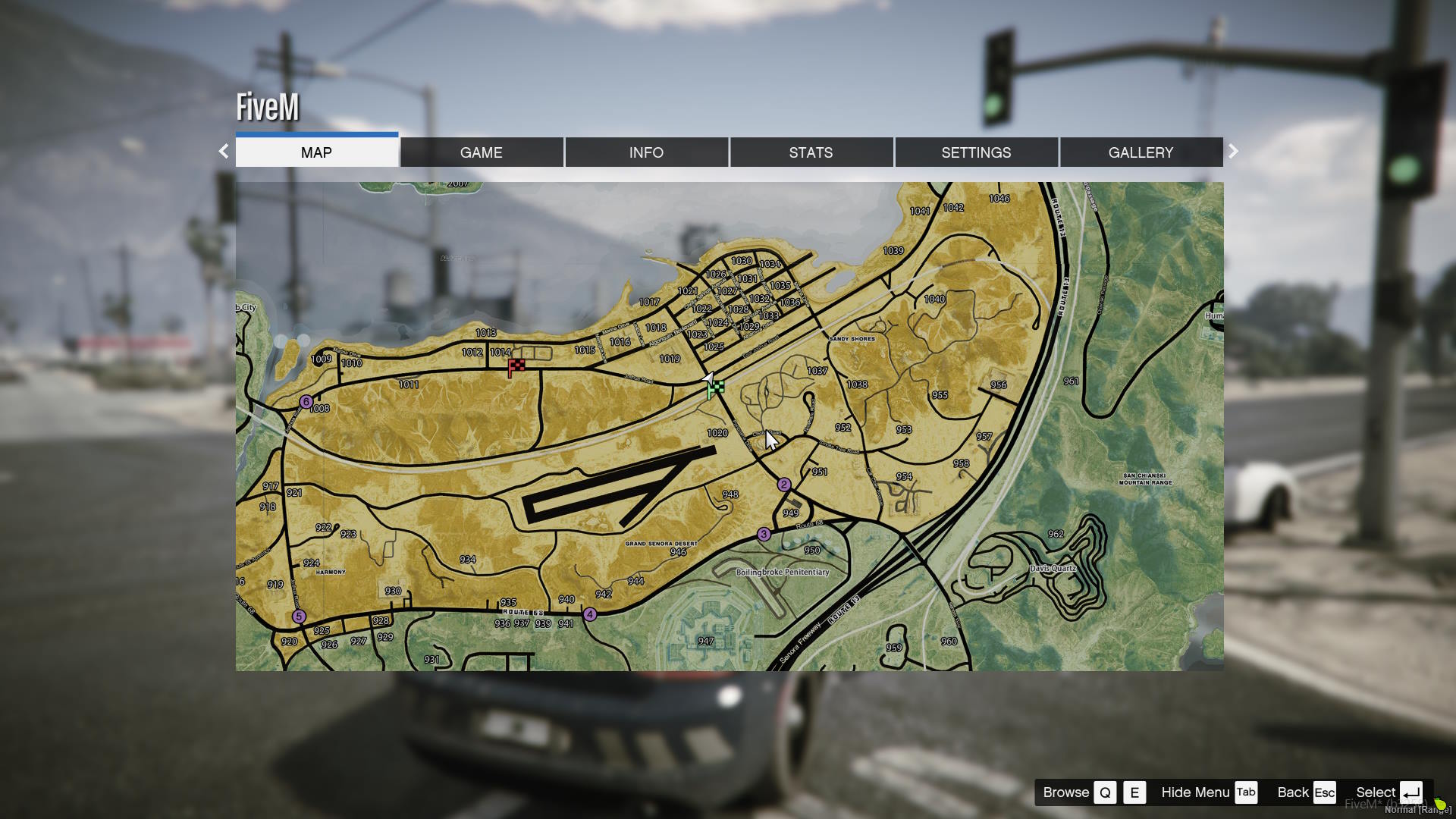Pick the purple number 5 map blip

[299, 617]
